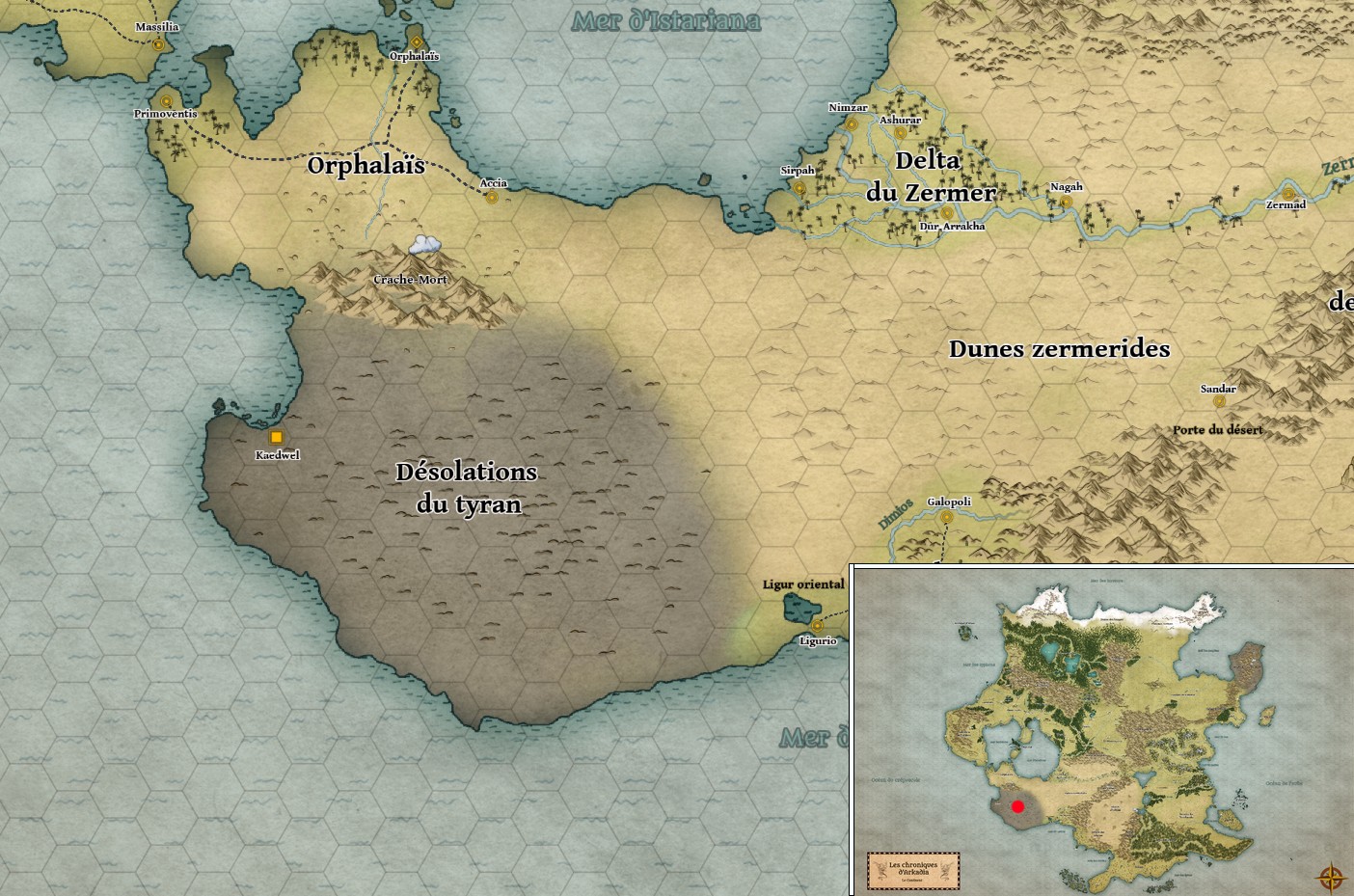The height and width of the screenshot is (896, 1354).
Task: Select the Kaedwel orange square marker
Action: pos(277,437)
